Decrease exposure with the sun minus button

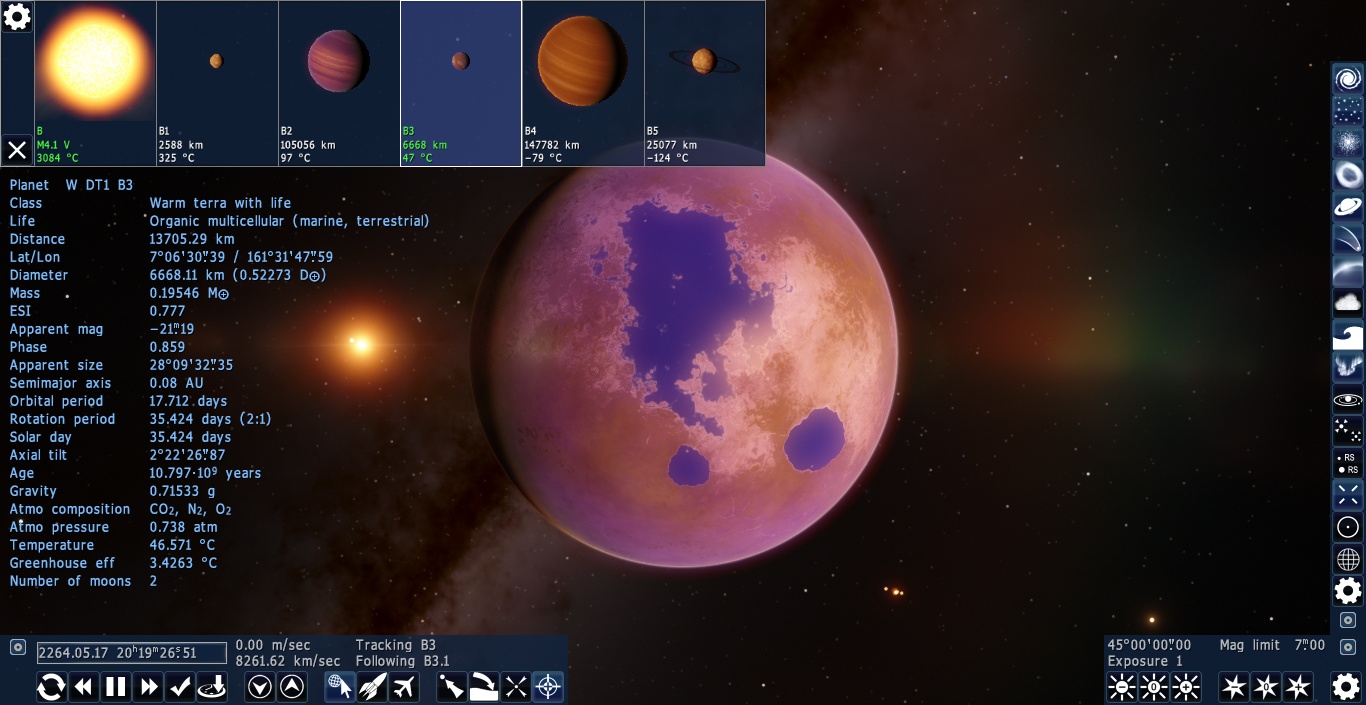(1122, 687)
